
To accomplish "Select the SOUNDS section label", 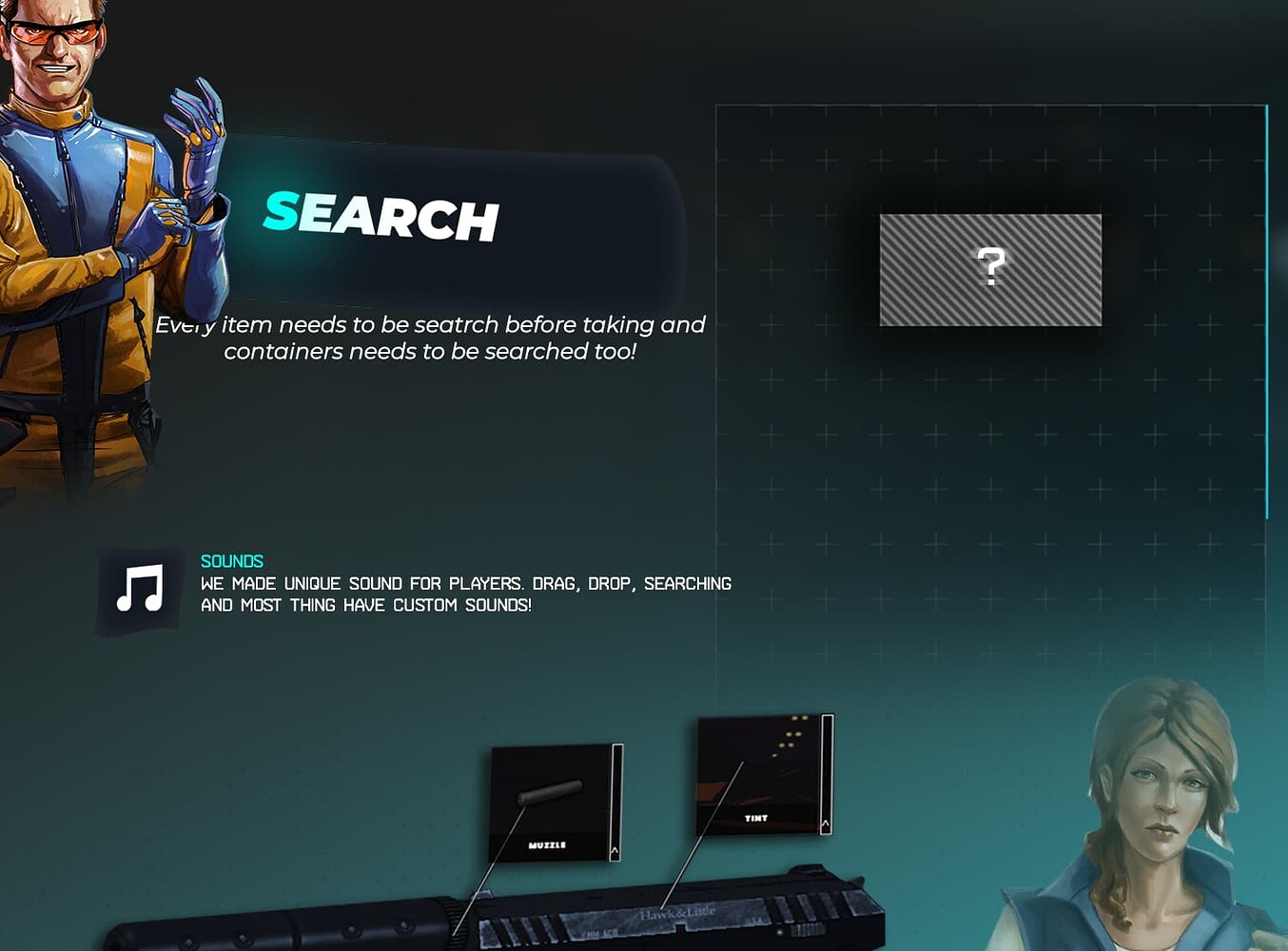I will coord(231,561).
